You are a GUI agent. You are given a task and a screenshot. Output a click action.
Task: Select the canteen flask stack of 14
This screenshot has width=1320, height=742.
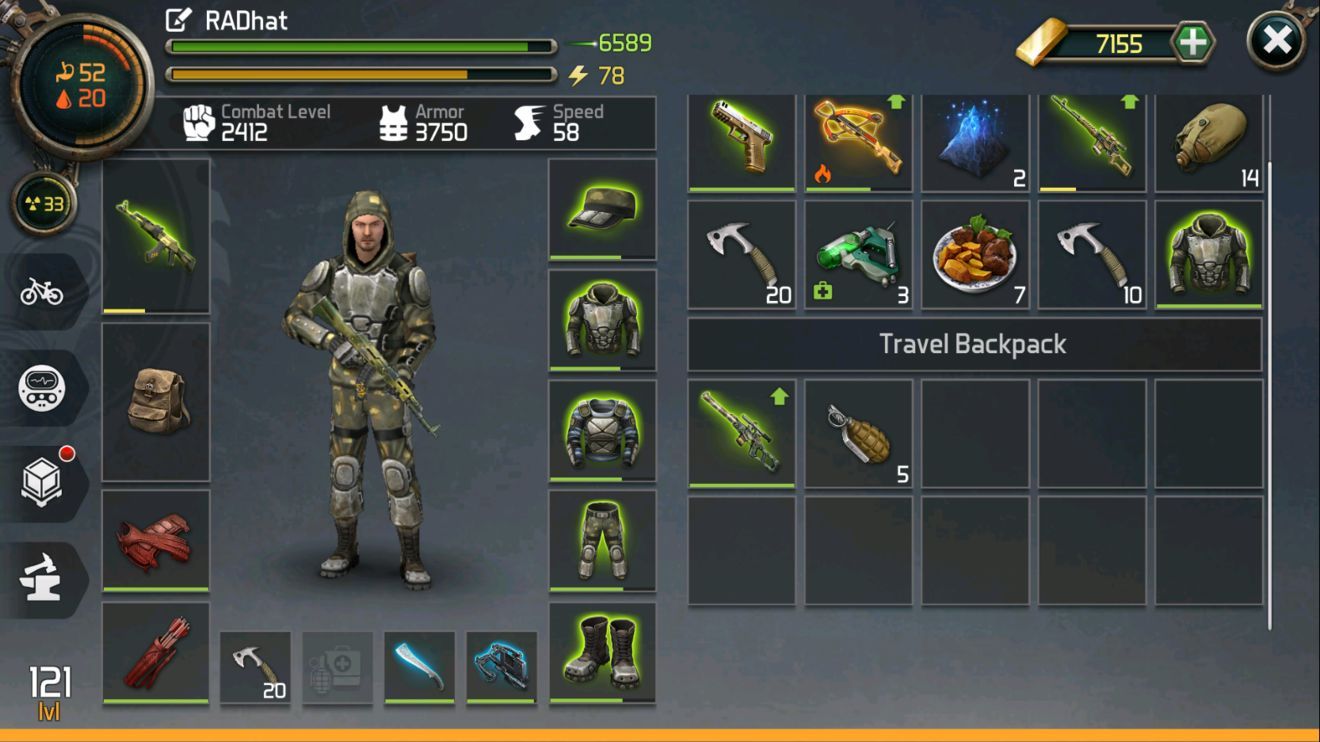coord(1208,140)
